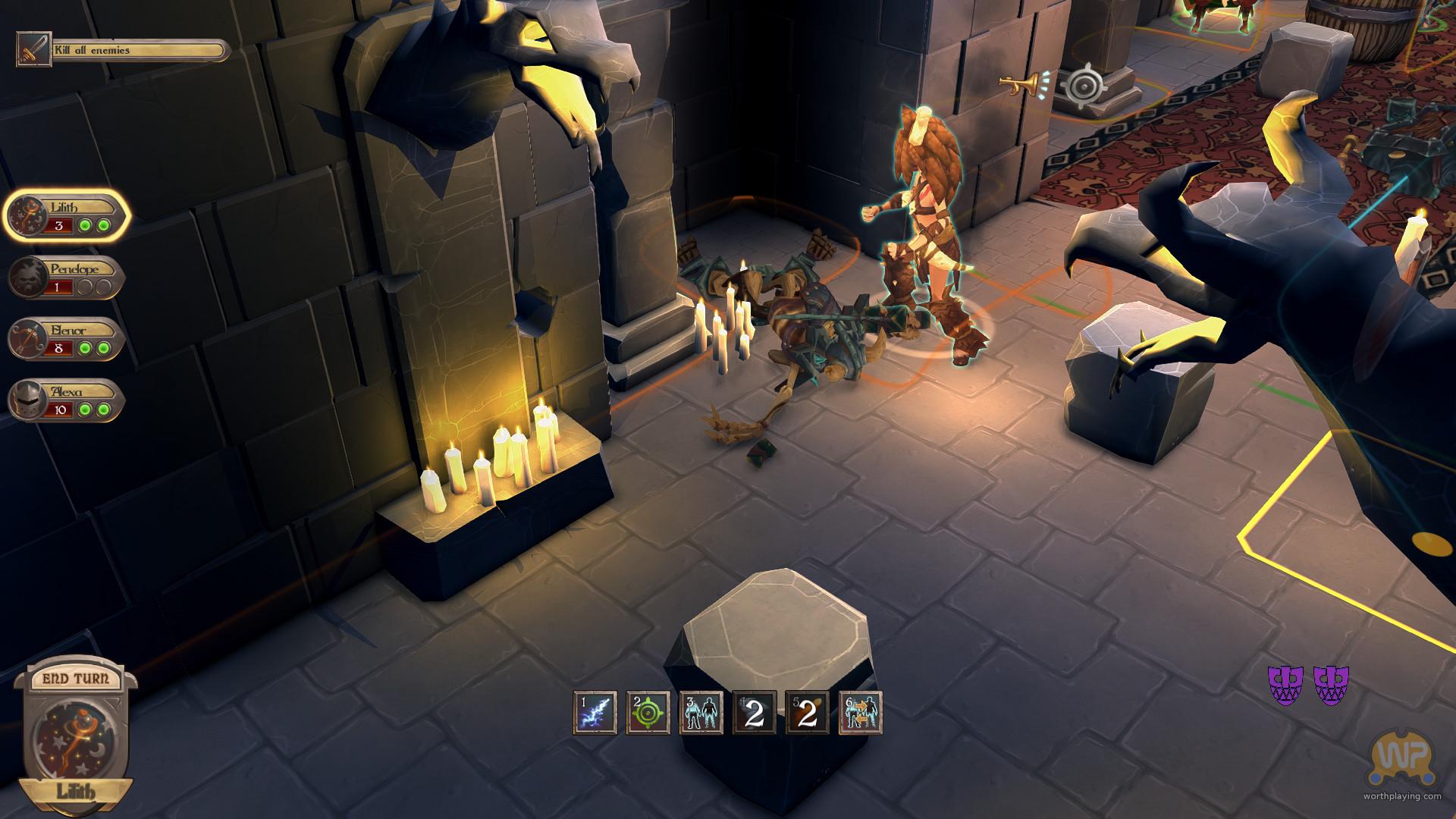Click the cooldown ability in slot 4
The width and height of the screenshot is (1456, 819).
coord(754,713)
